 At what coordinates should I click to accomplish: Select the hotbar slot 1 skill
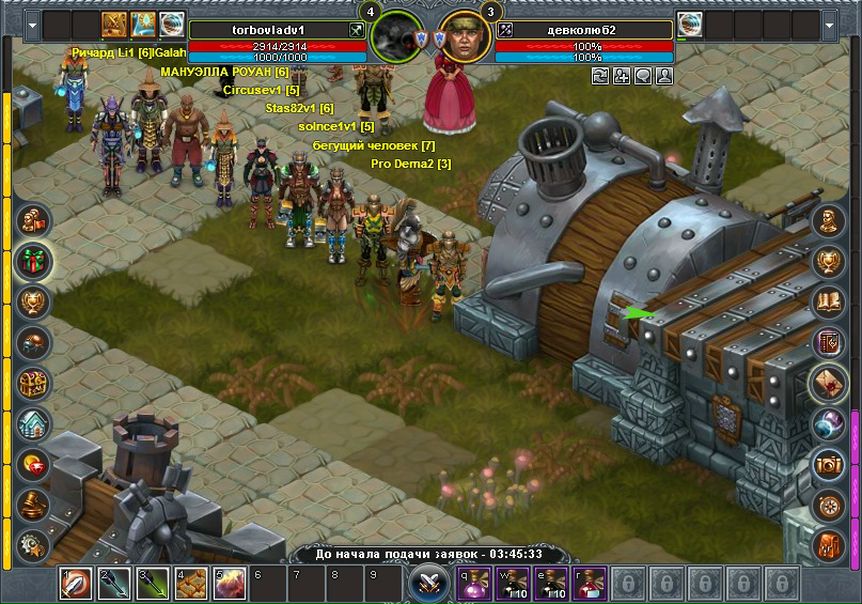76,581
